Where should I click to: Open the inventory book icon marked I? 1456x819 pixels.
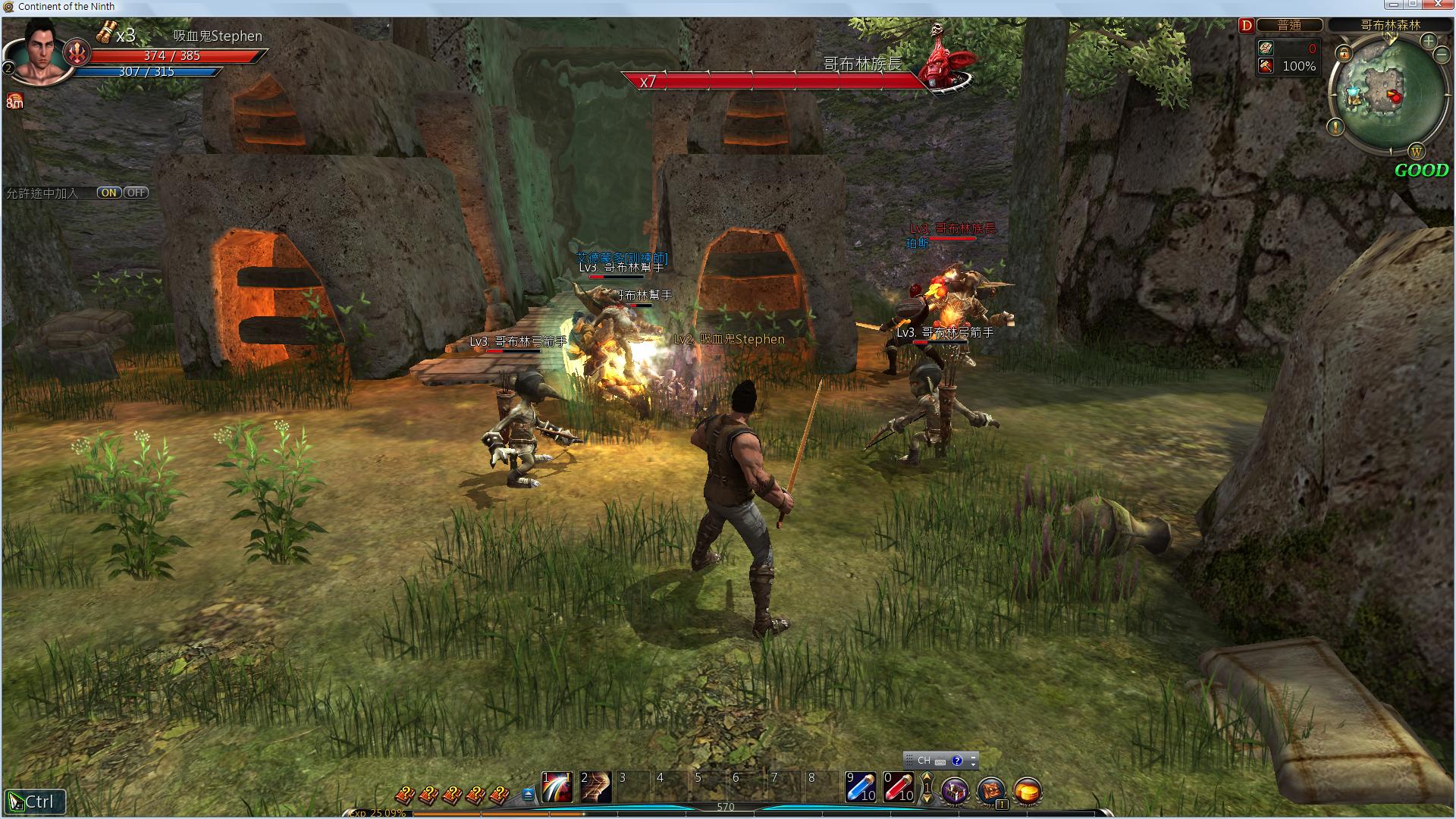pyautogui.click(x=991, y=791)
